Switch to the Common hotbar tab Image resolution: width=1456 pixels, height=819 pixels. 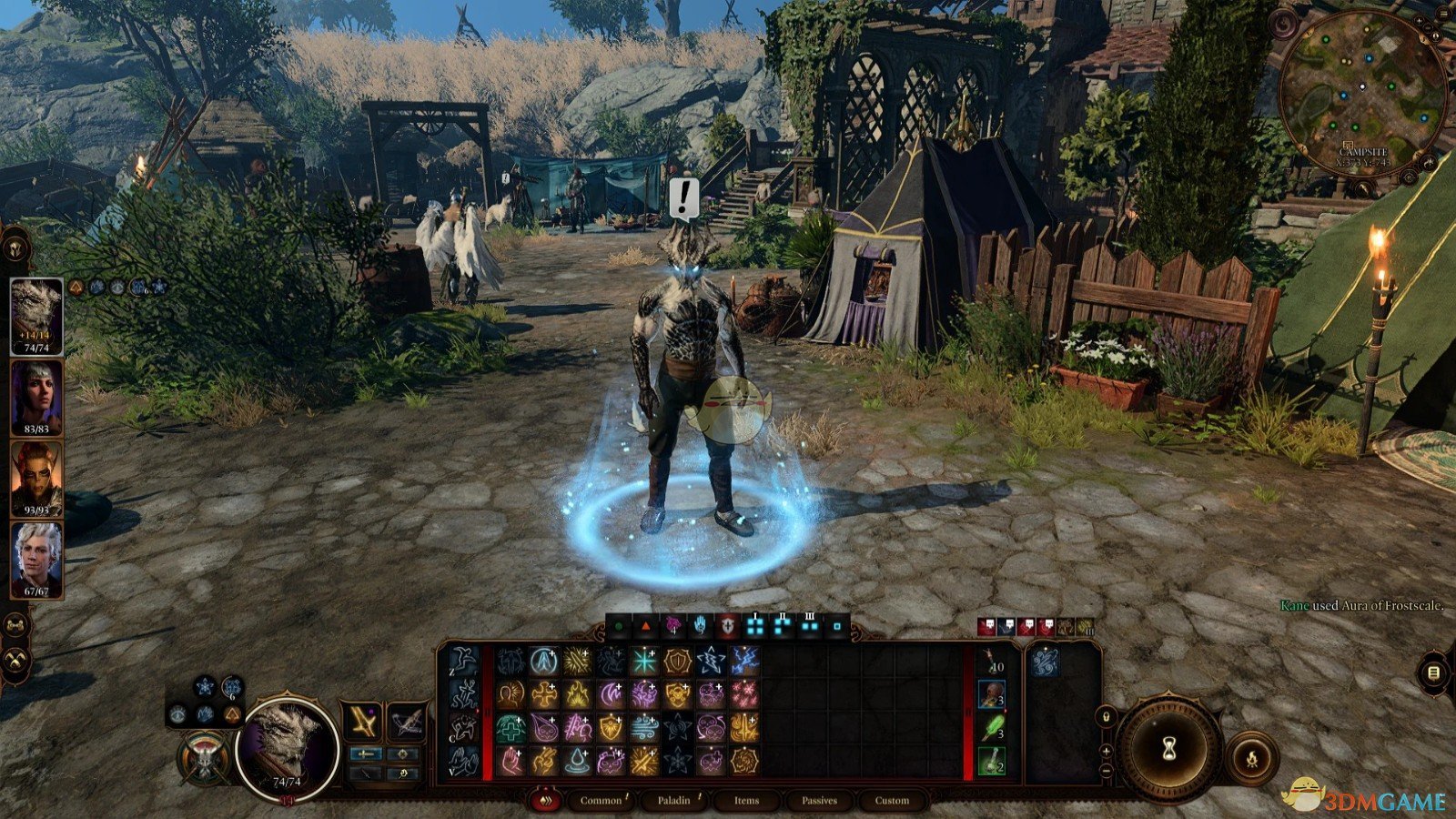[601, 801]
